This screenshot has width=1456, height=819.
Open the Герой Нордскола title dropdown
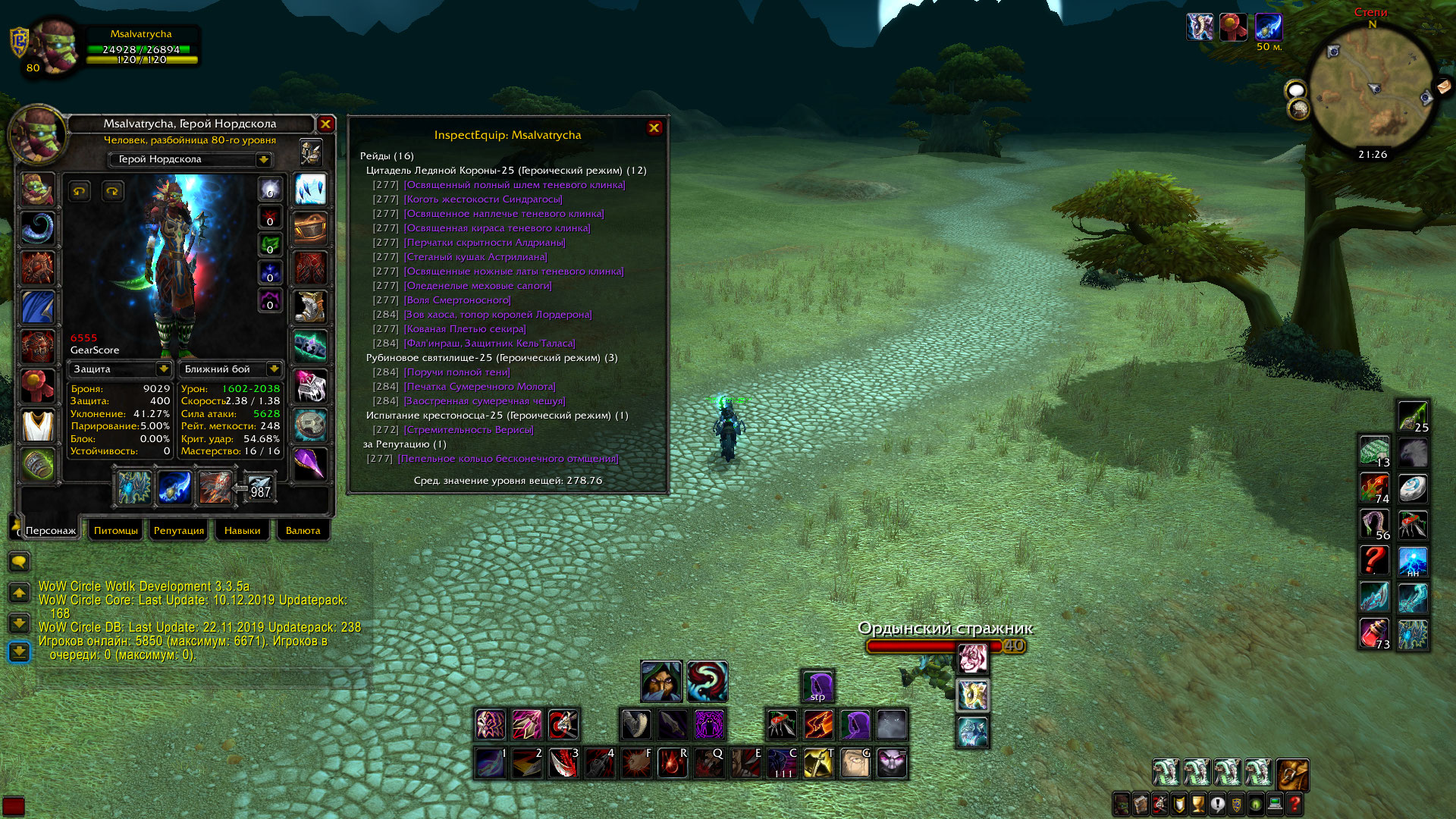click(x=263, y=159)
